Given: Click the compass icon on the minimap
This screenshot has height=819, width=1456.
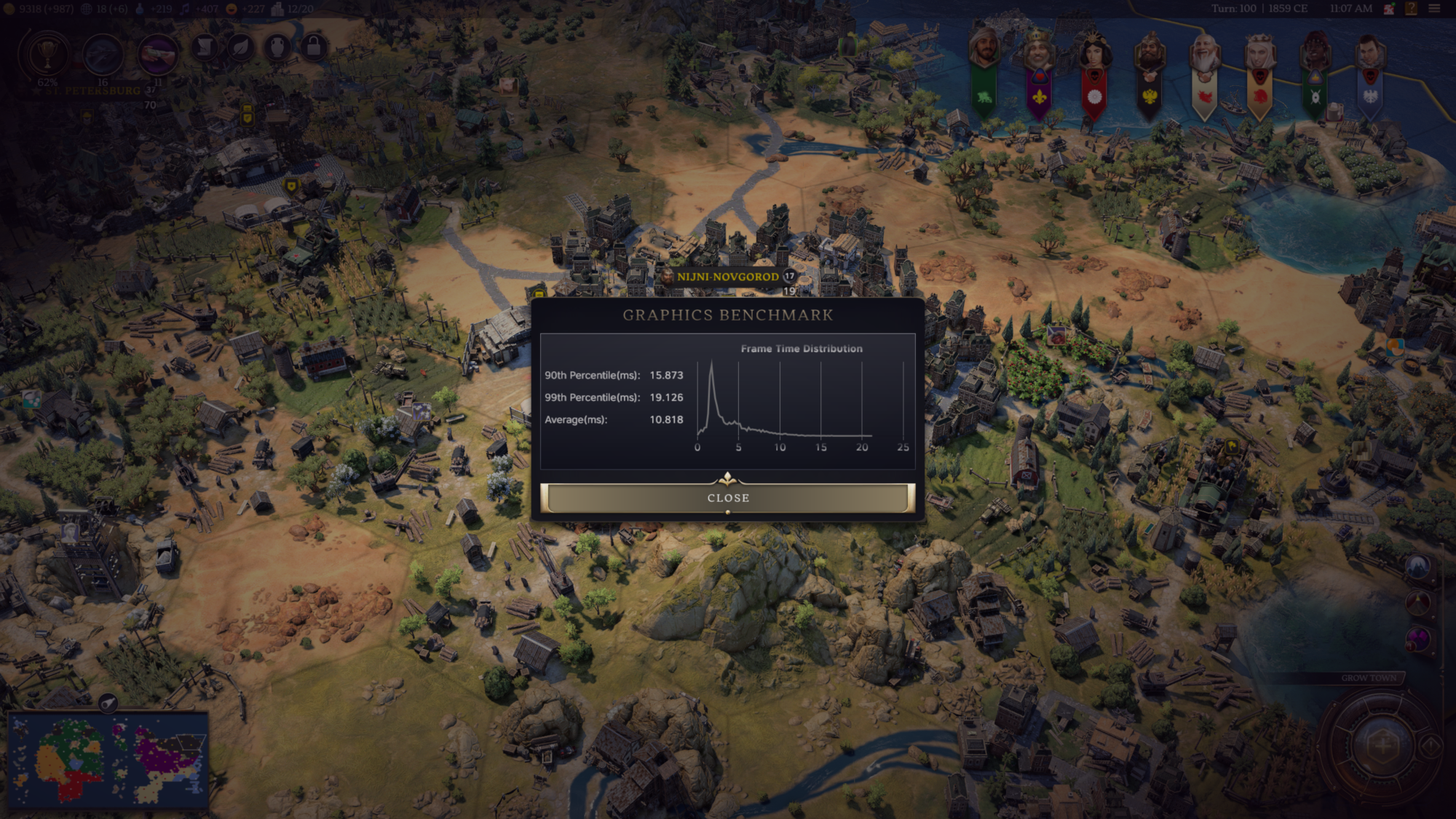Looking at the screenshot, I should tap(108, 702).
